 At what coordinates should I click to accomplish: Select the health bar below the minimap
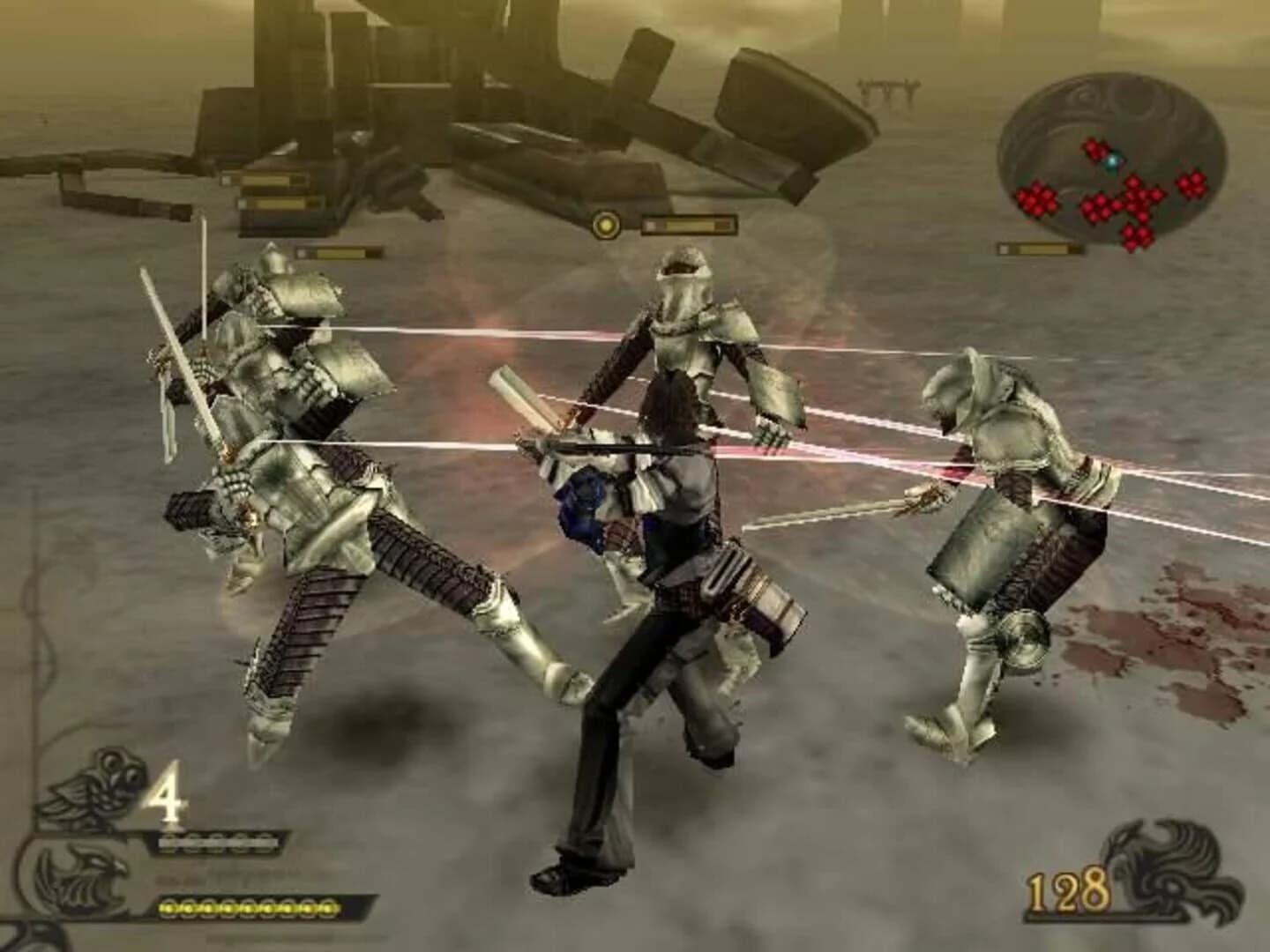[x=1041, y=248]
